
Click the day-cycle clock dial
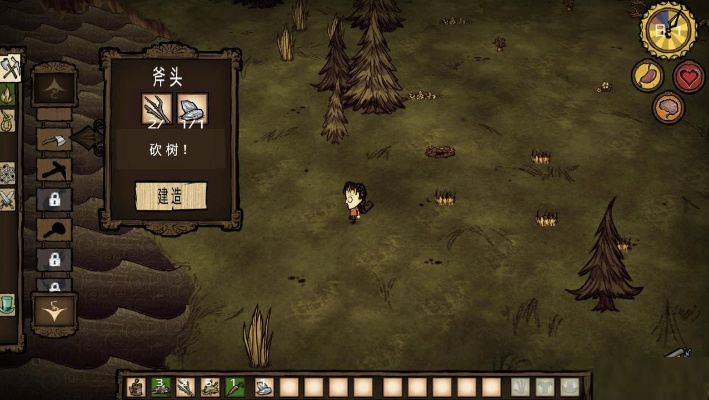[668, 30]
